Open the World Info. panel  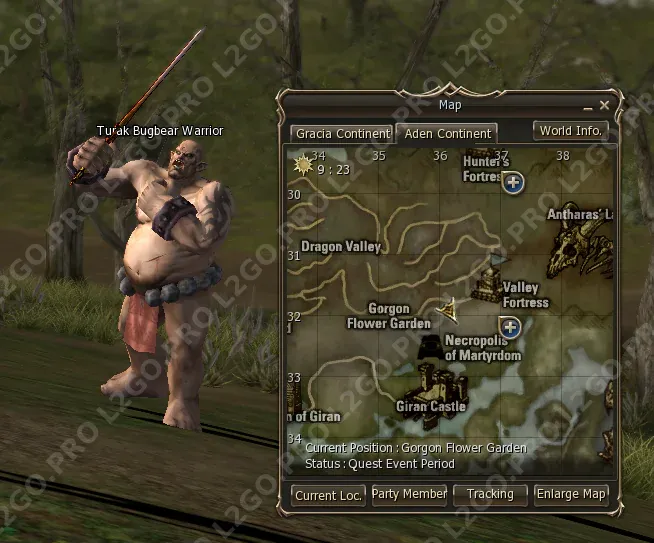point(570,130)
